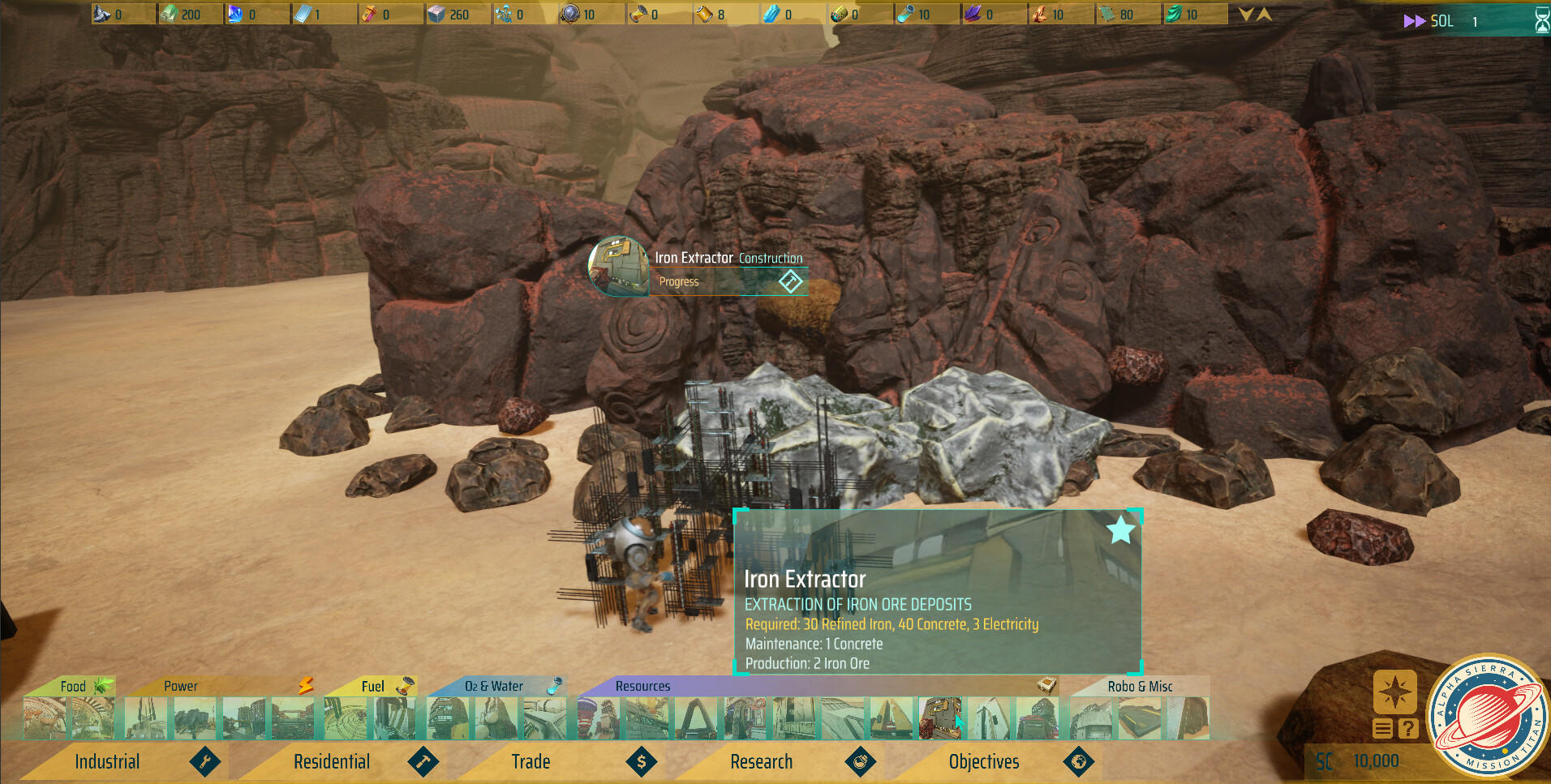
Task: Open the Residential menu
Action: click(332, 761)
